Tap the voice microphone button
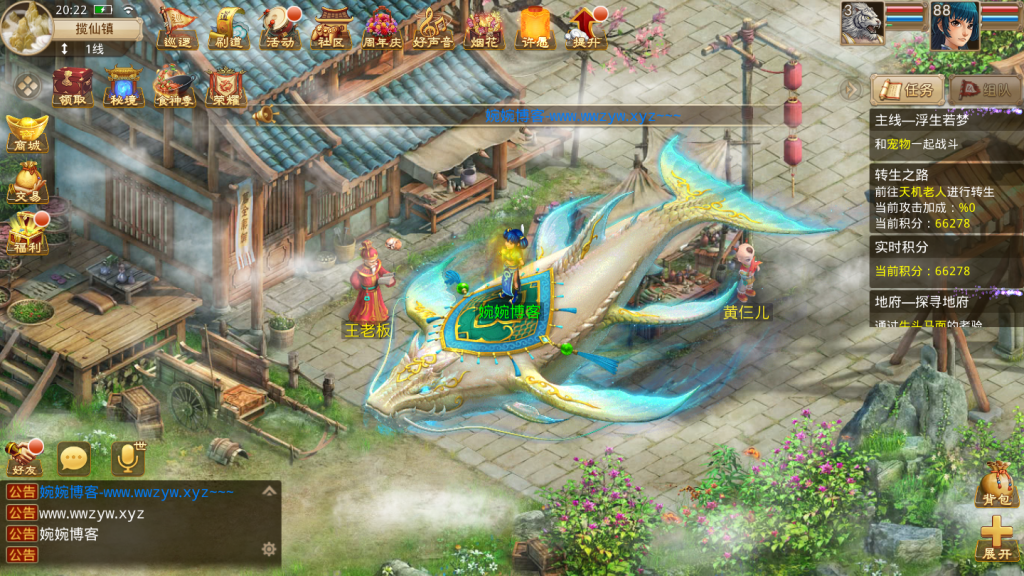The image size is (1024, 576). (127, 458)
